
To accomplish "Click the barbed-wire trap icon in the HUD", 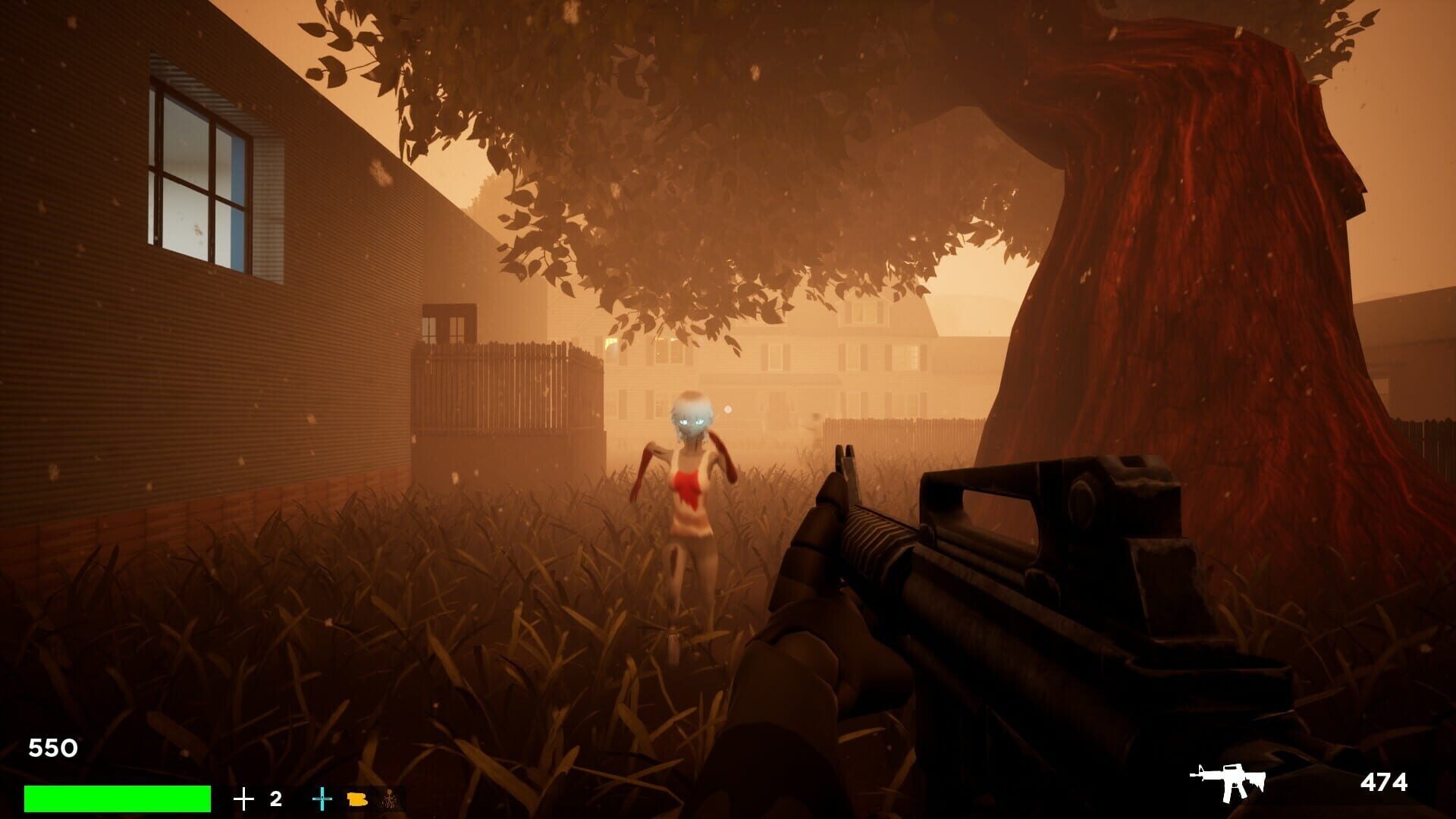I will [x=388, y=799].
